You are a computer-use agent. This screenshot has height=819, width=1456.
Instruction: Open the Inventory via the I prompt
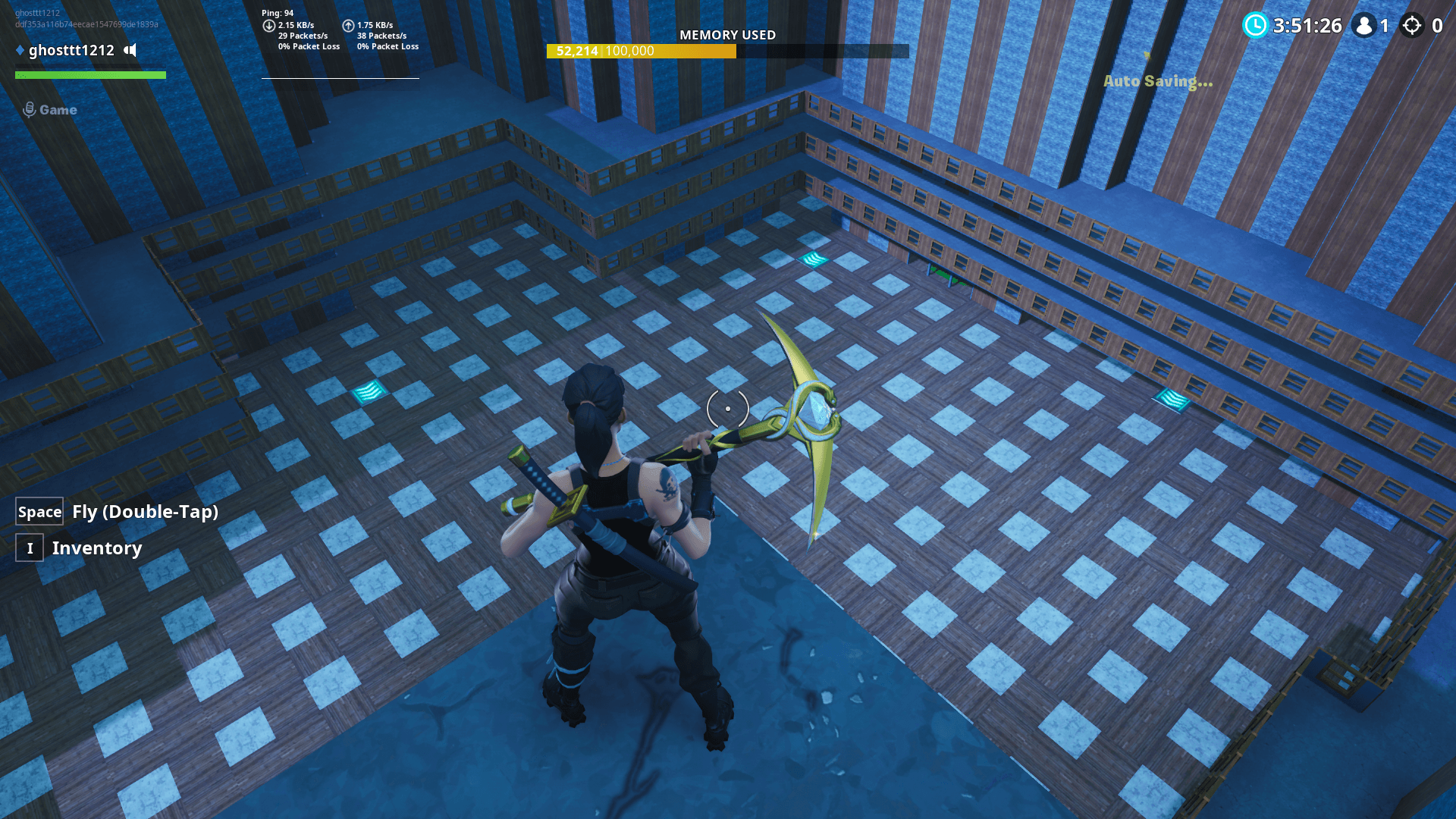click(x=29, y=548)
